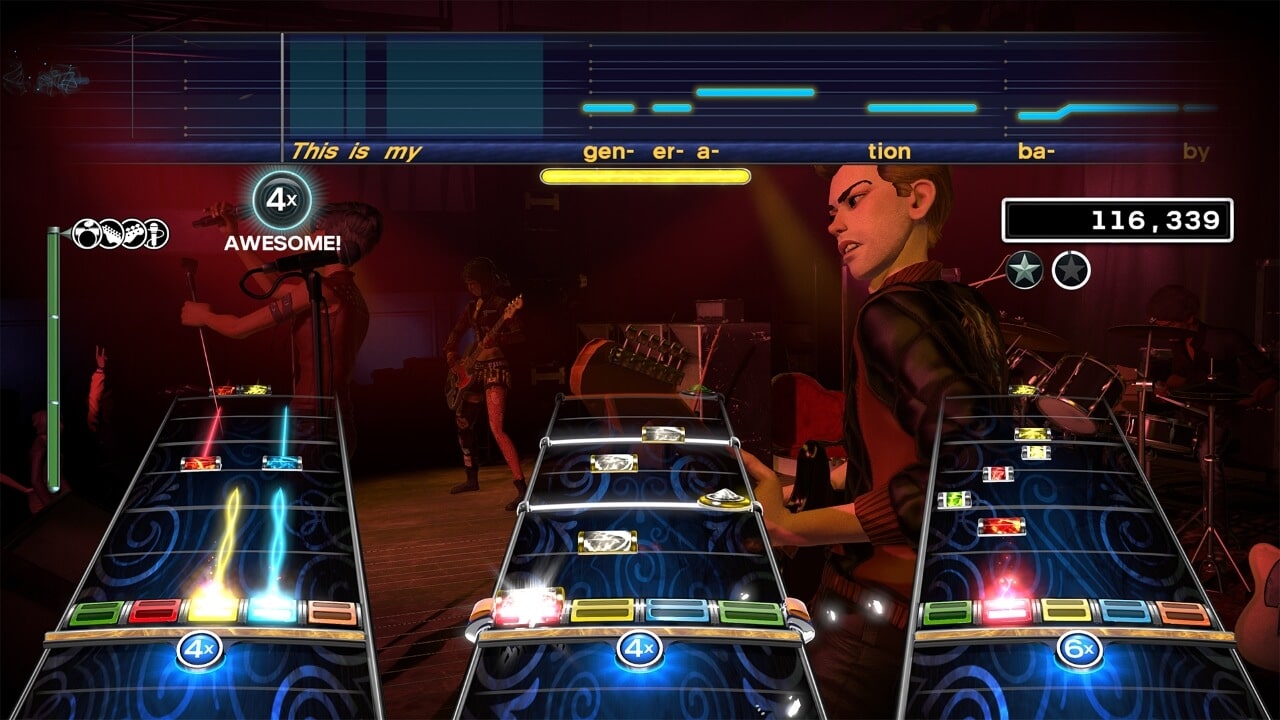Select the drums instrument icon

pyautogui.click(x=86, y=232)
